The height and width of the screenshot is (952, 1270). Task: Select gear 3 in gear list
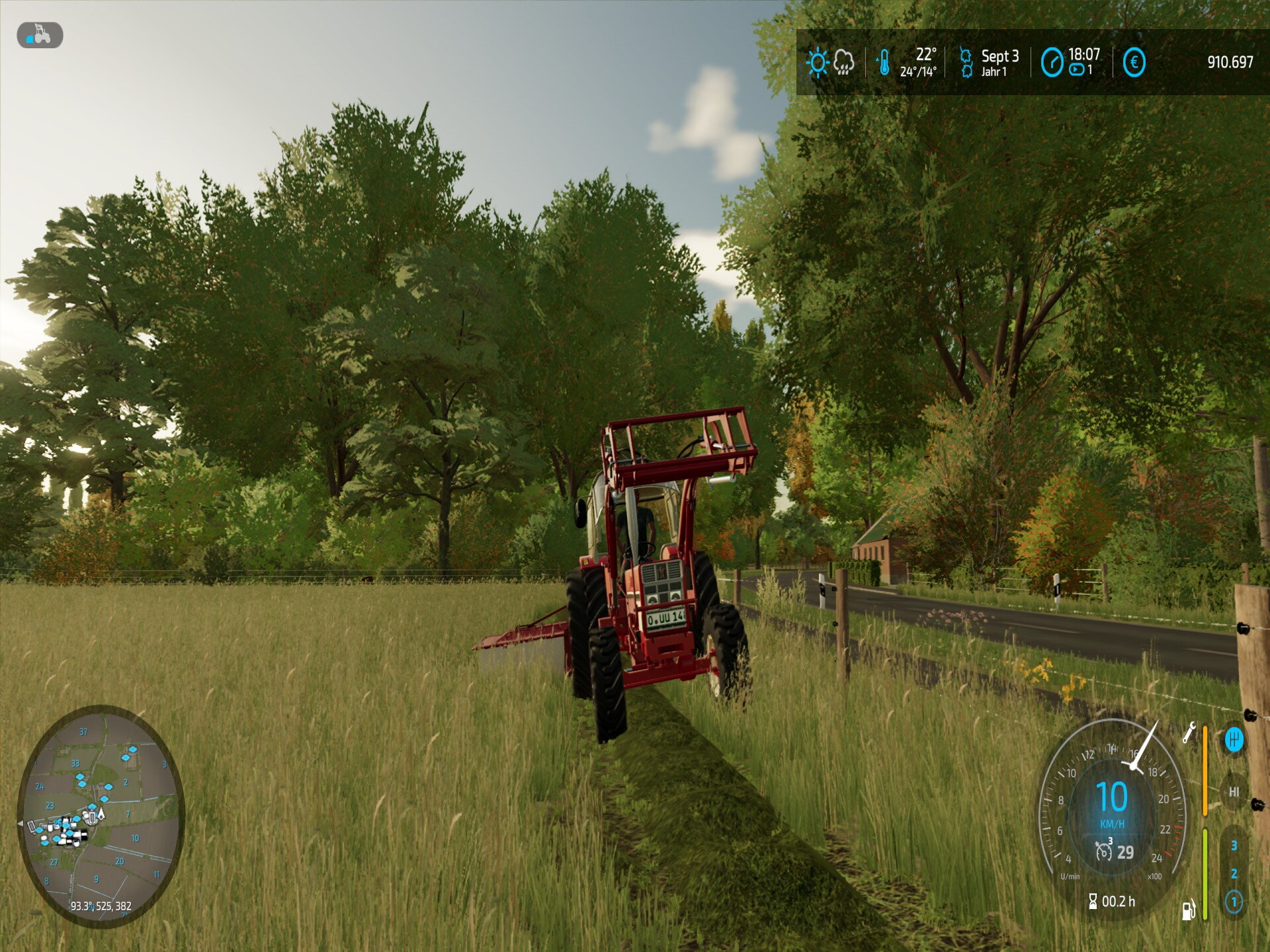click(x=1234, y=846)
